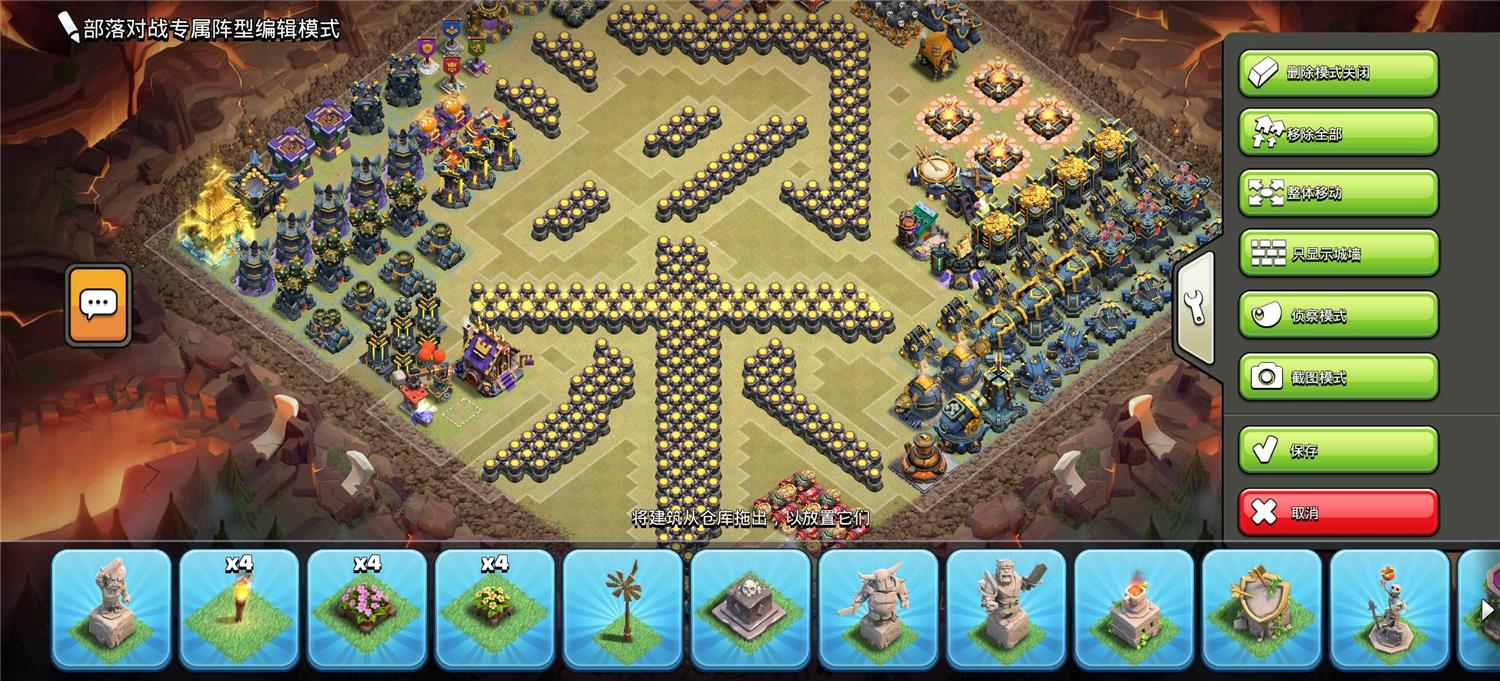Collapse the wrench tools panel tab

(1196, 307)
